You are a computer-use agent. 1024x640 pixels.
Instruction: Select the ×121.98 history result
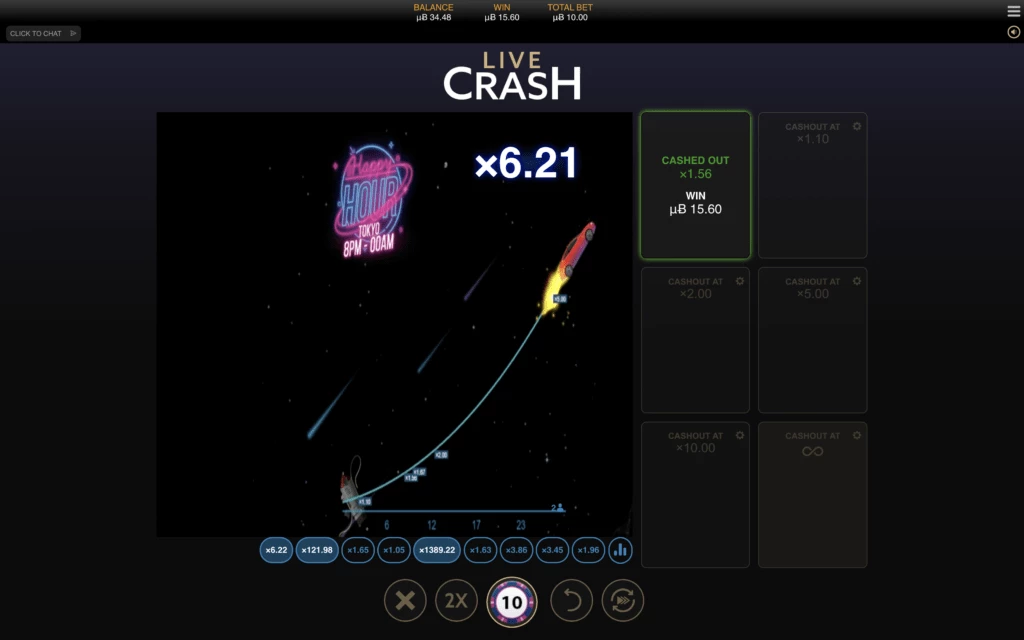click(317, 550)
